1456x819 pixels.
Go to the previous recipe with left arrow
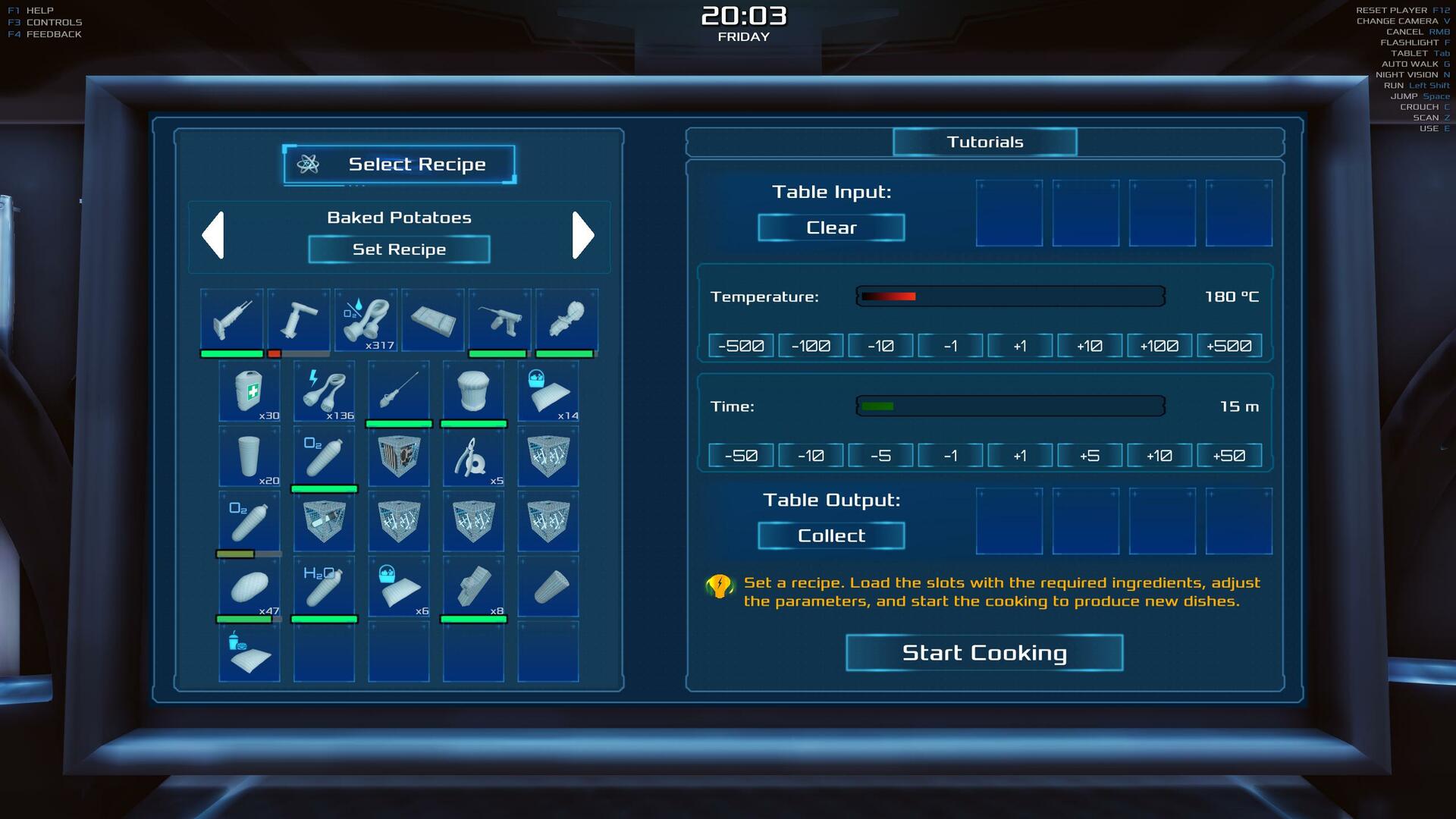pyautogui.click(x=213, y=235)
